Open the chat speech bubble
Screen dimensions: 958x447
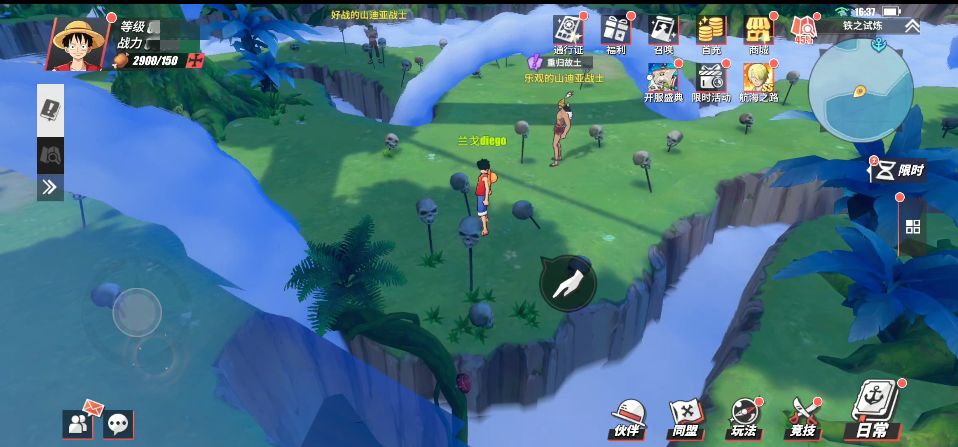[118, 424]
